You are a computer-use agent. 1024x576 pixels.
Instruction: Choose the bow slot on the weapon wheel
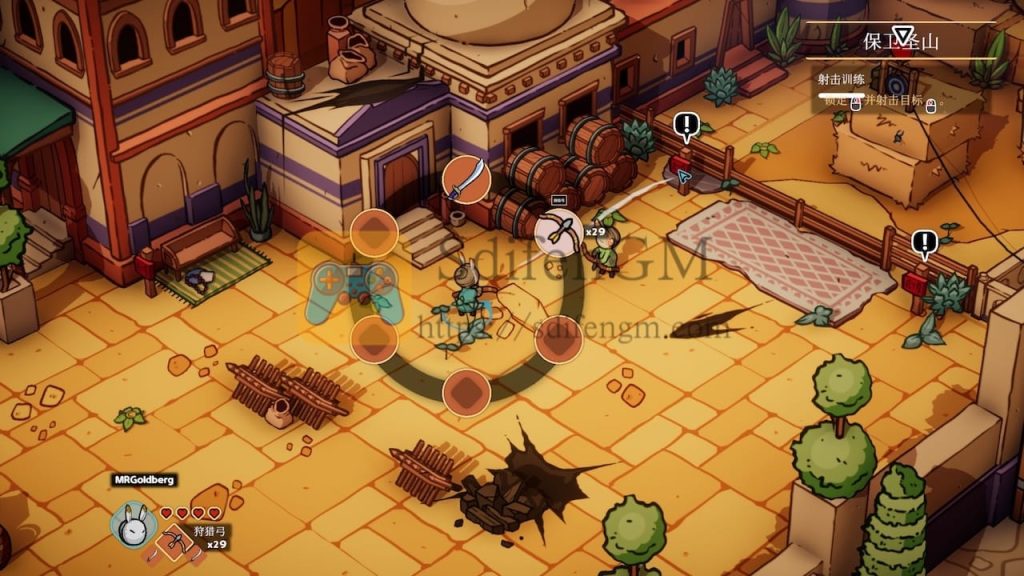[559, 231]
